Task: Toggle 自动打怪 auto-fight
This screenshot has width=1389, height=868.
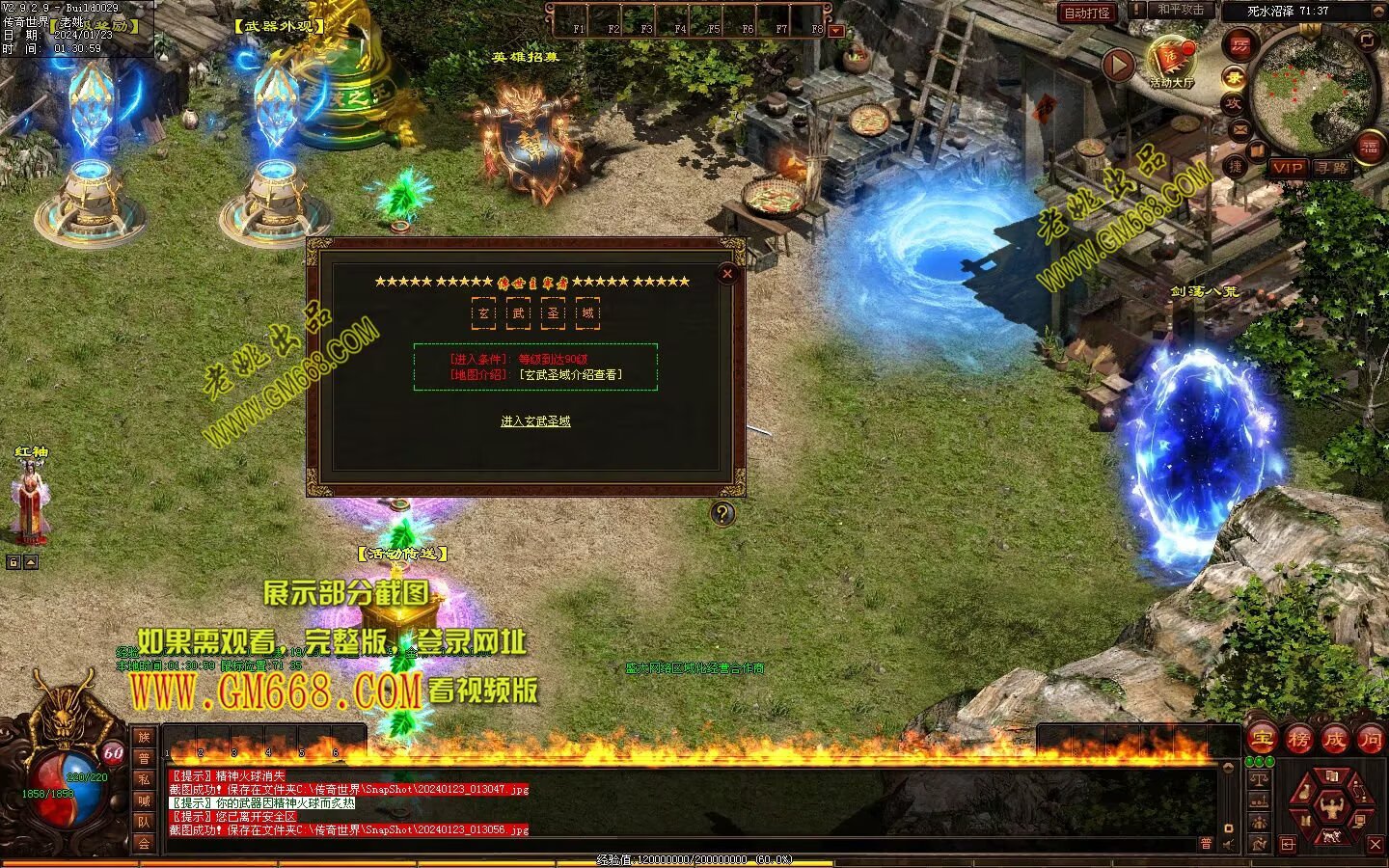Action: pos(1087,13)
